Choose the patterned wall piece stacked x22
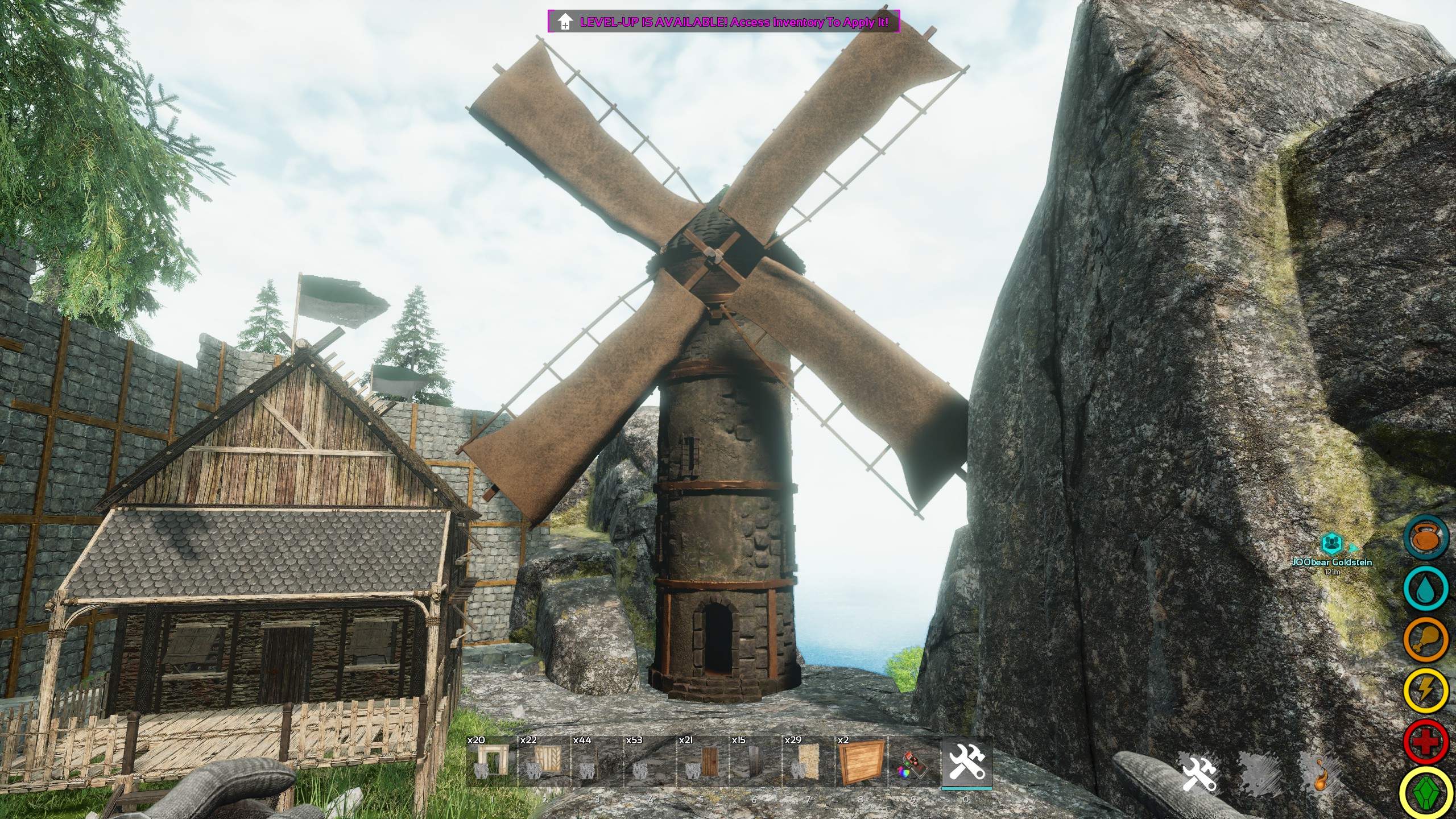Image resolution: width=1456 pixels, height=819 pixels. (545, 761)
